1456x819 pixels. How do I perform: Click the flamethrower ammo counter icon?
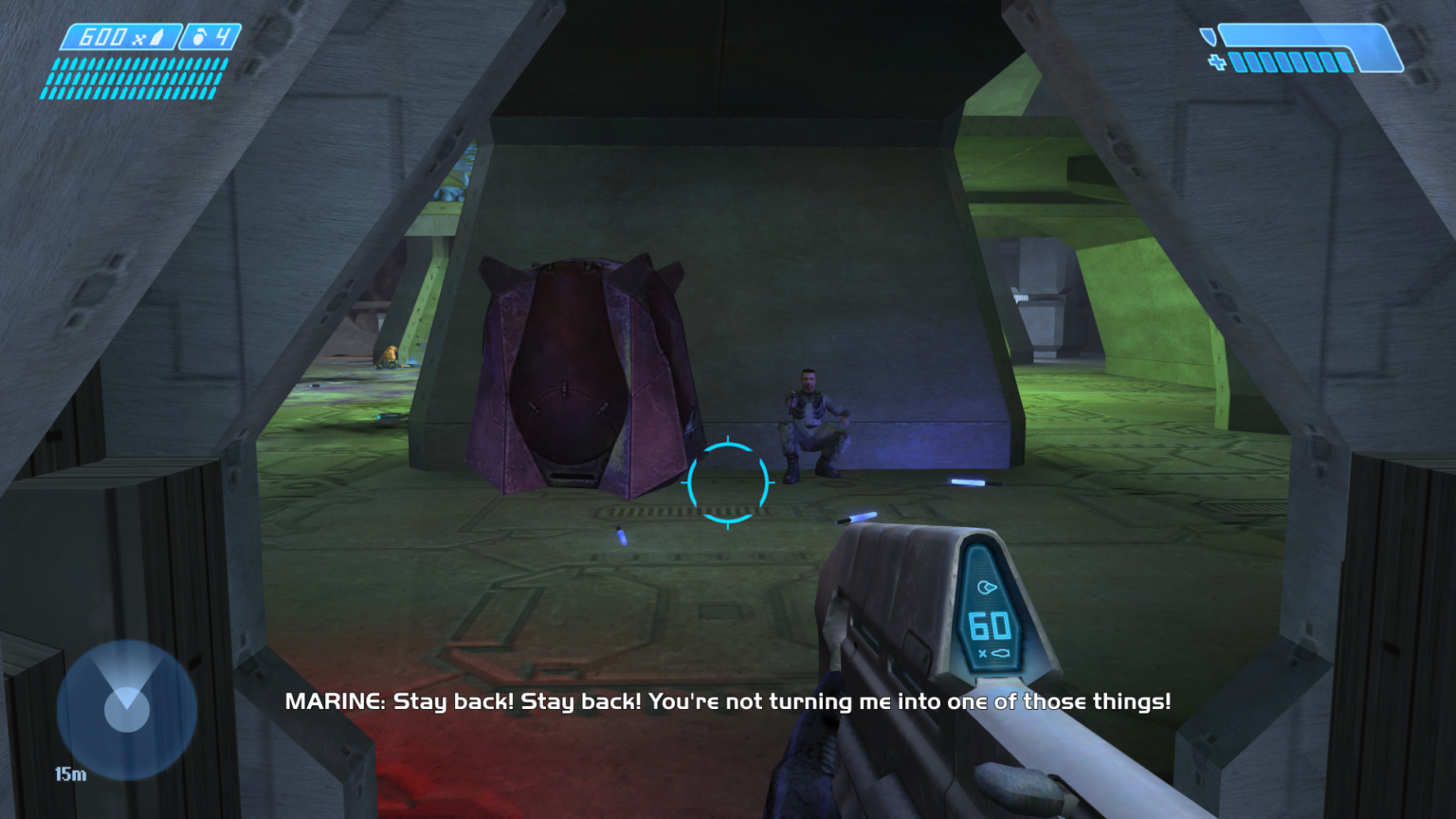tap(155, 37)
